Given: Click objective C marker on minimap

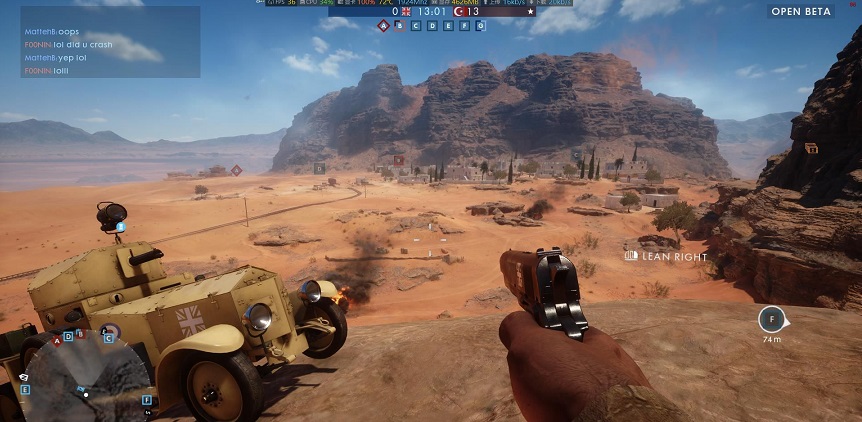Looking at the screenshot, I should click(x=108, y=338).
